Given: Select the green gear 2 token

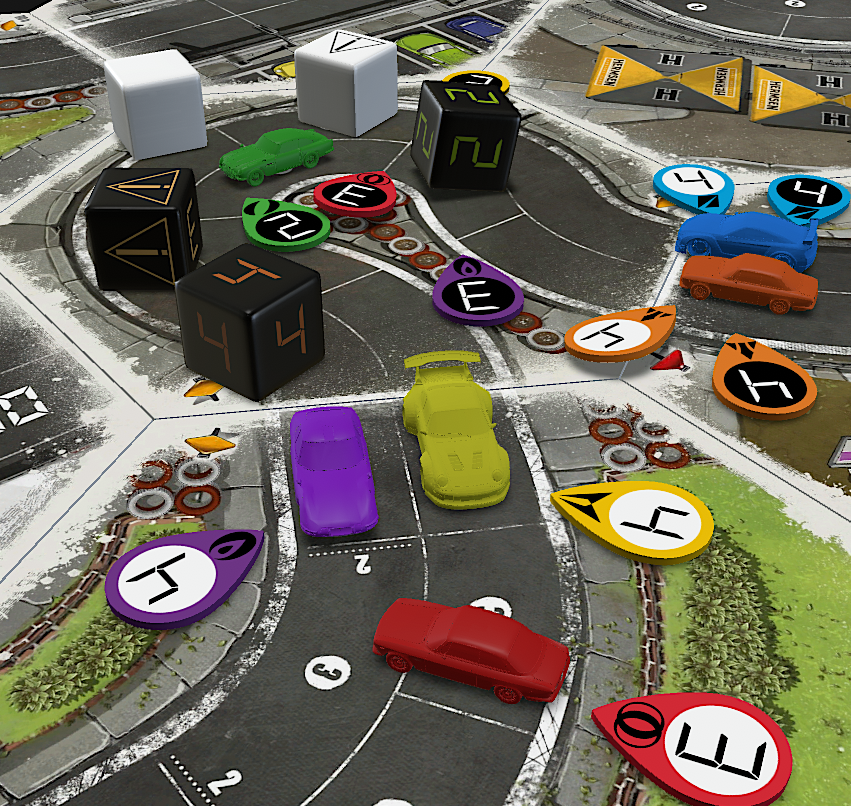Looking at the screenshot, I should coord(286,222).
